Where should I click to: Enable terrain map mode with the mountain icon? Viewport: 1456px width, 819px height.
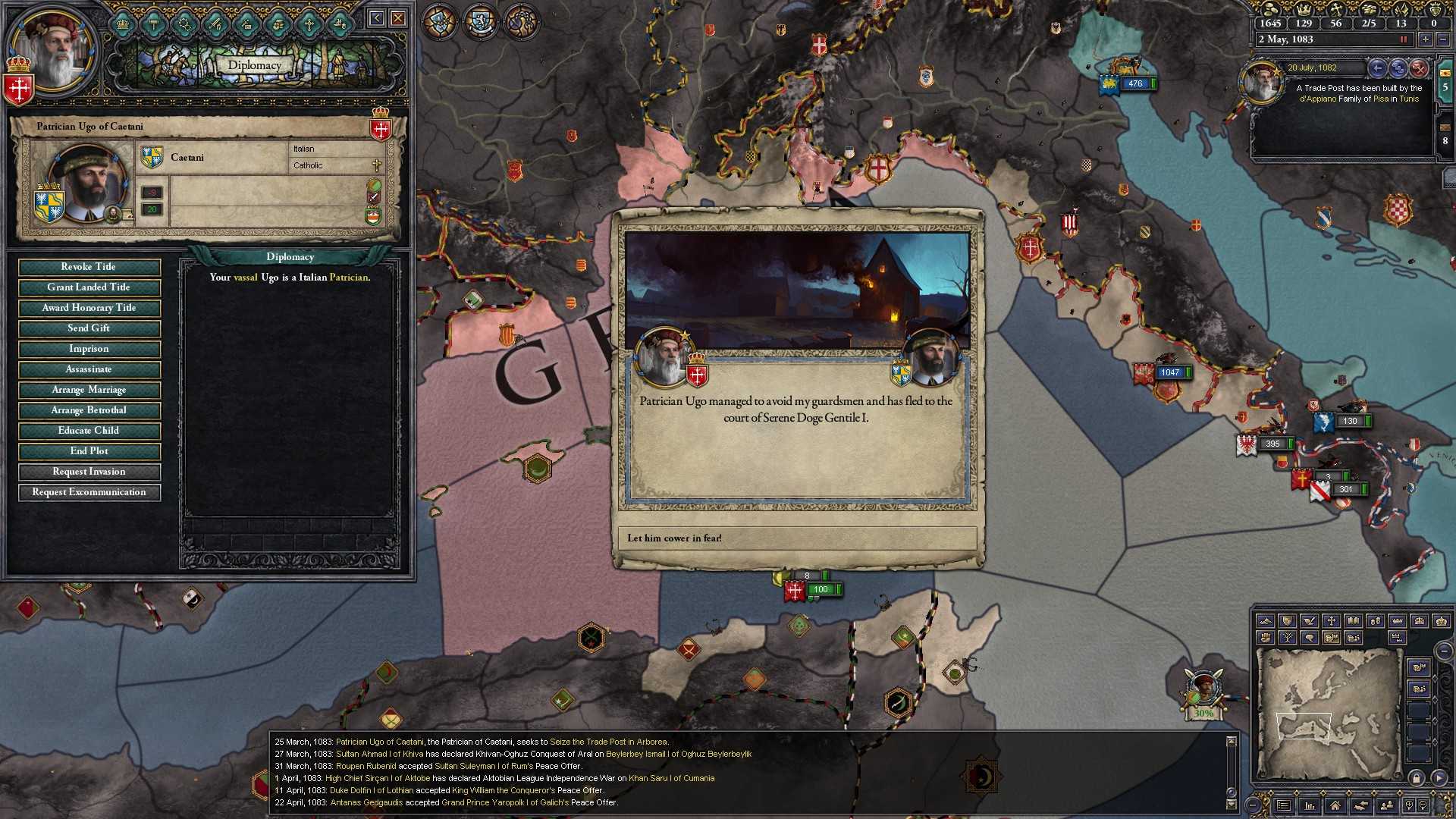pos(1266,620)
